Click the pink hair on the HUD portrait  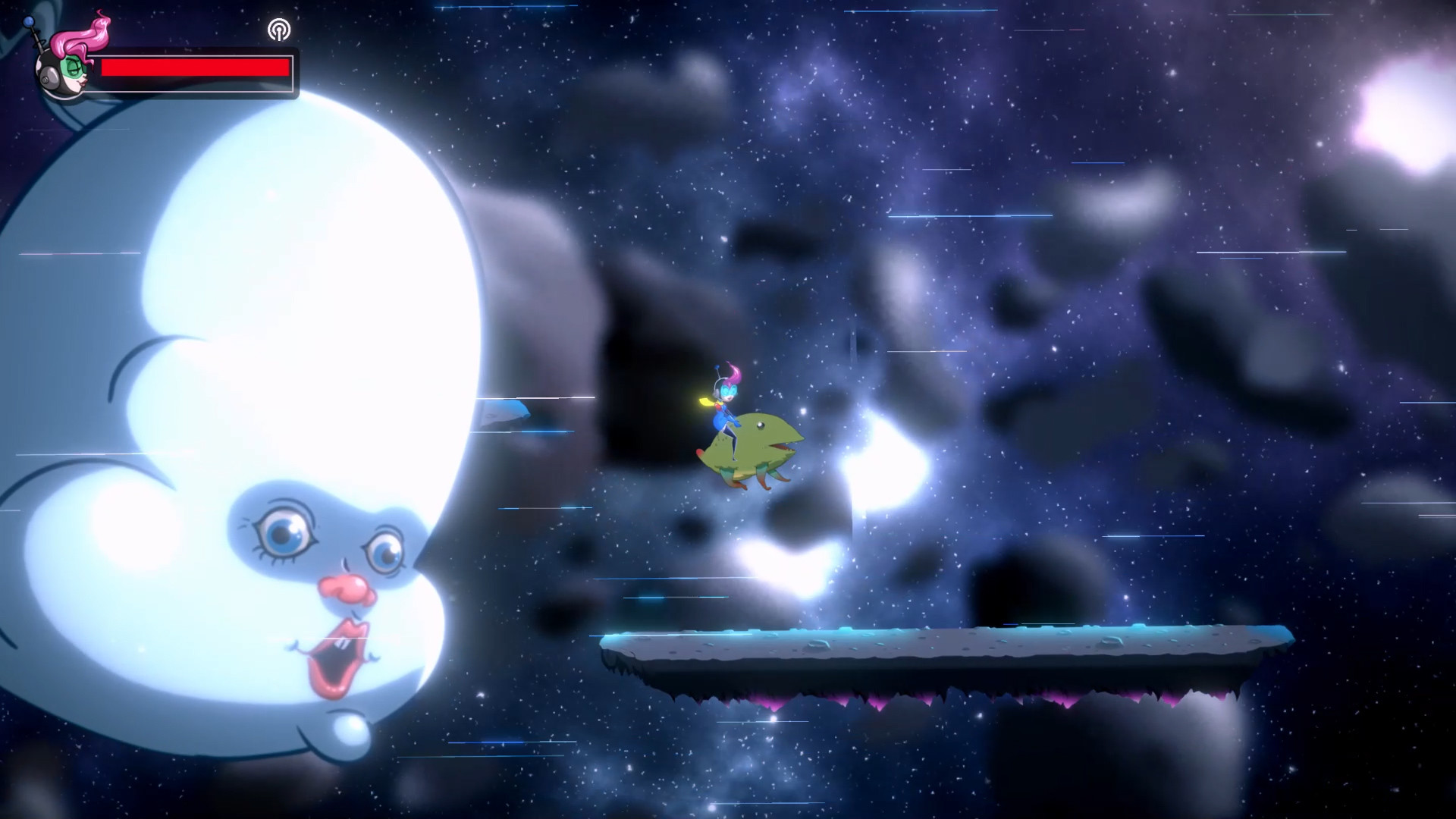pos(93,36)
